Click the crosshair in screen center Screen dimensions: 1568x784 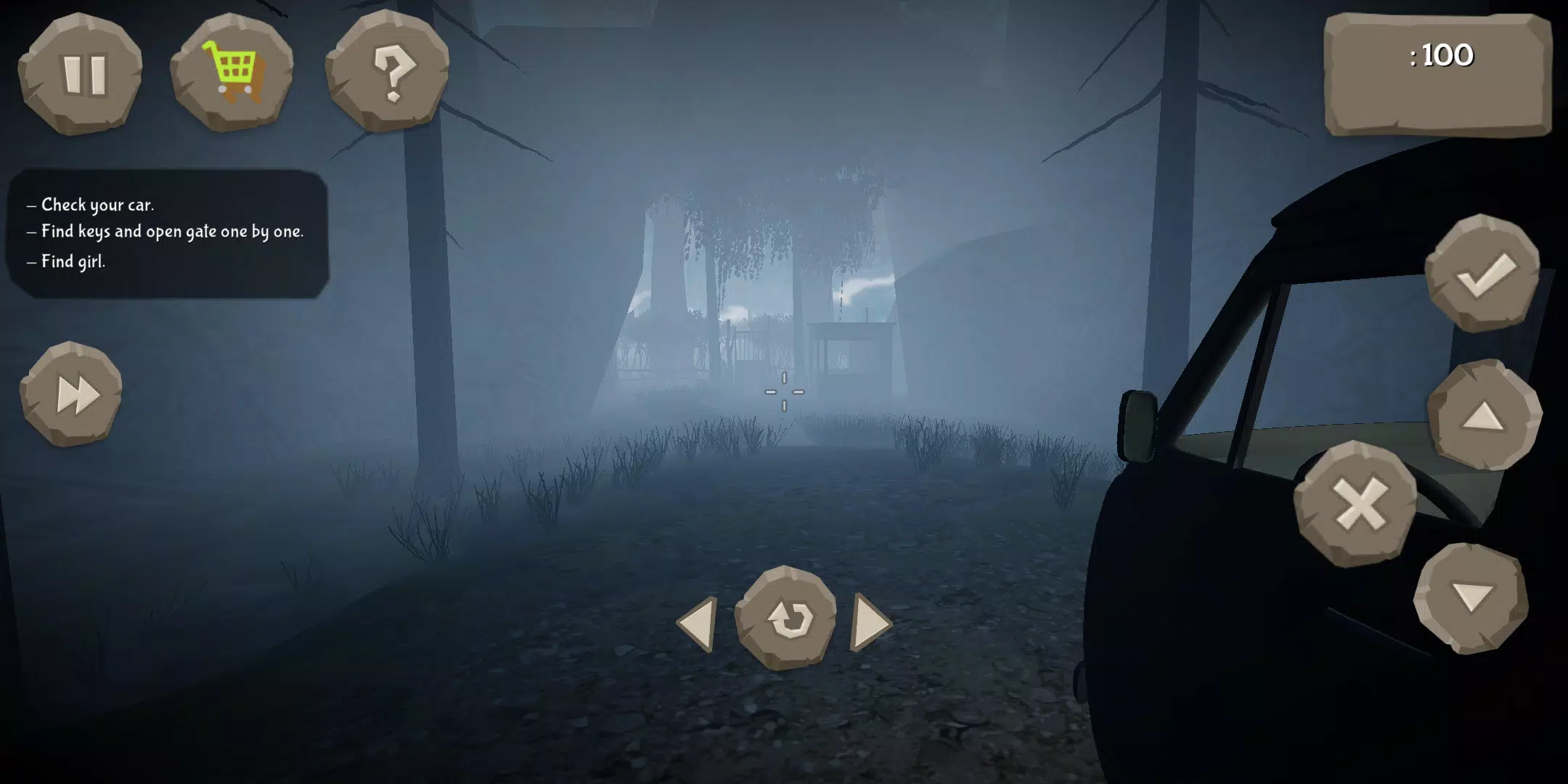coord(785,393)
